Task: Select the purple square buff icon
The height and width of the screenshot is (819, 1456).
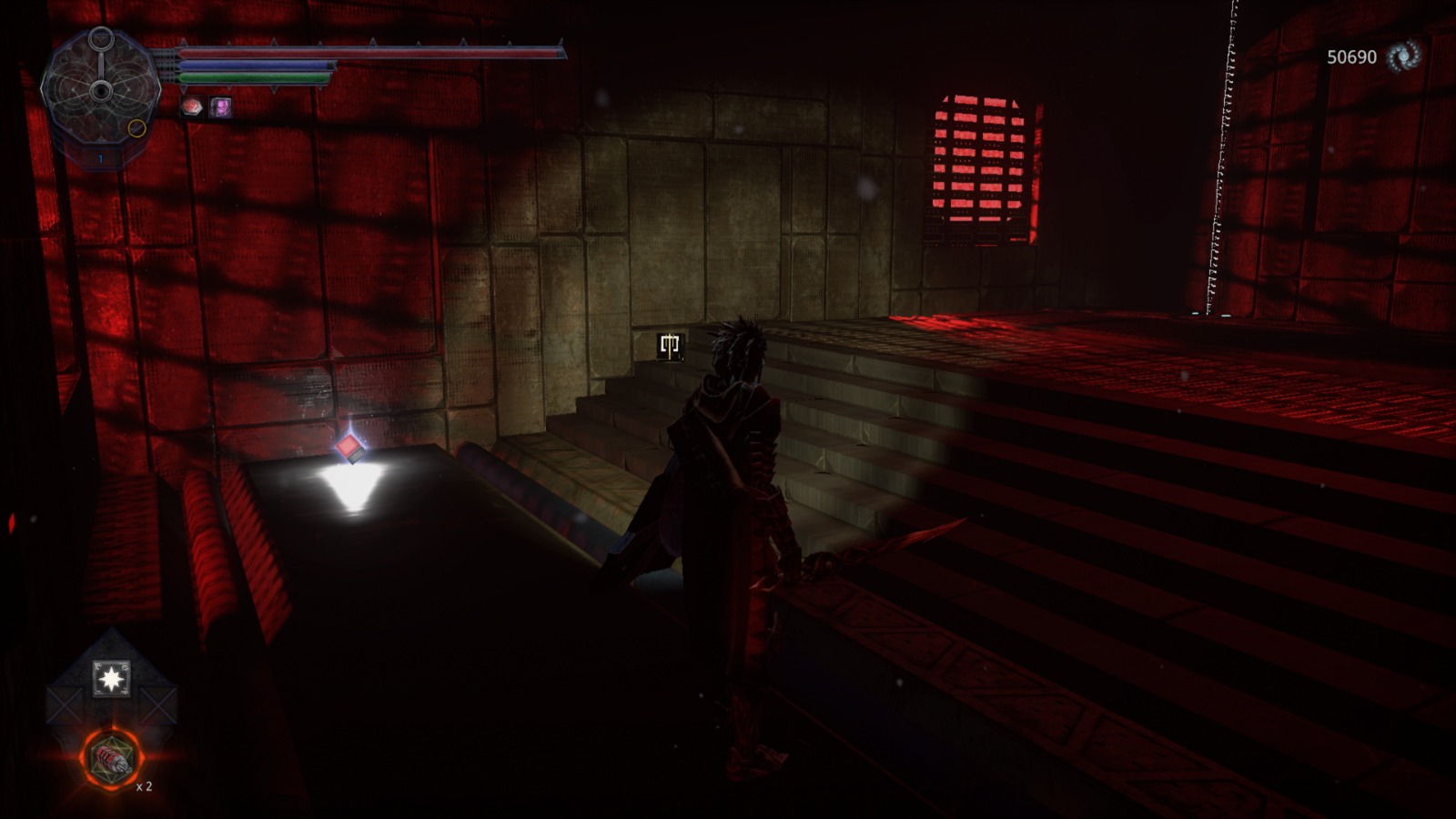Action: pyautogui.click(x=219, y=109)
